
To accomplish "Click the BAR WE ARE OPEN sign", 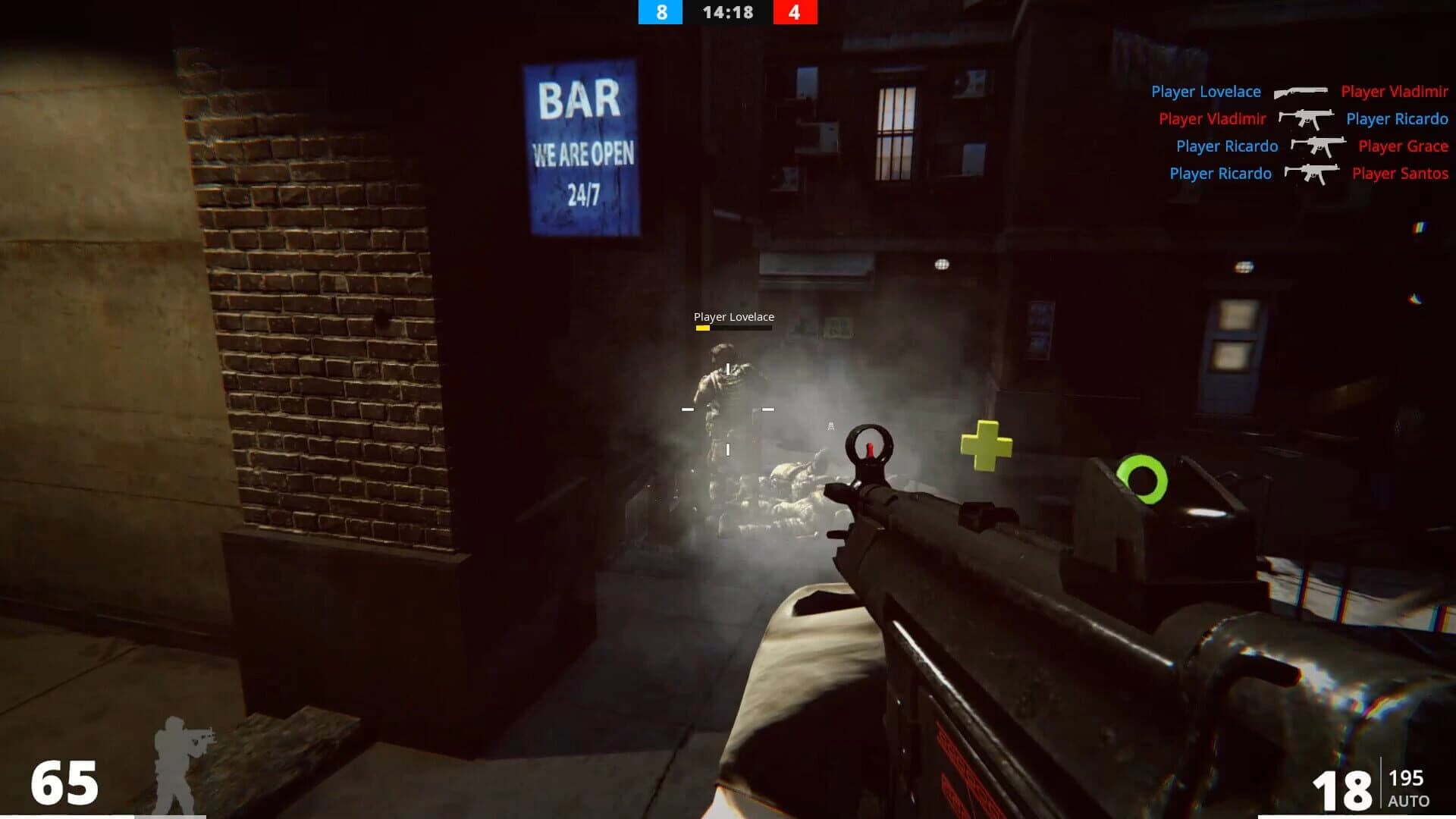I will click(584, 140).
